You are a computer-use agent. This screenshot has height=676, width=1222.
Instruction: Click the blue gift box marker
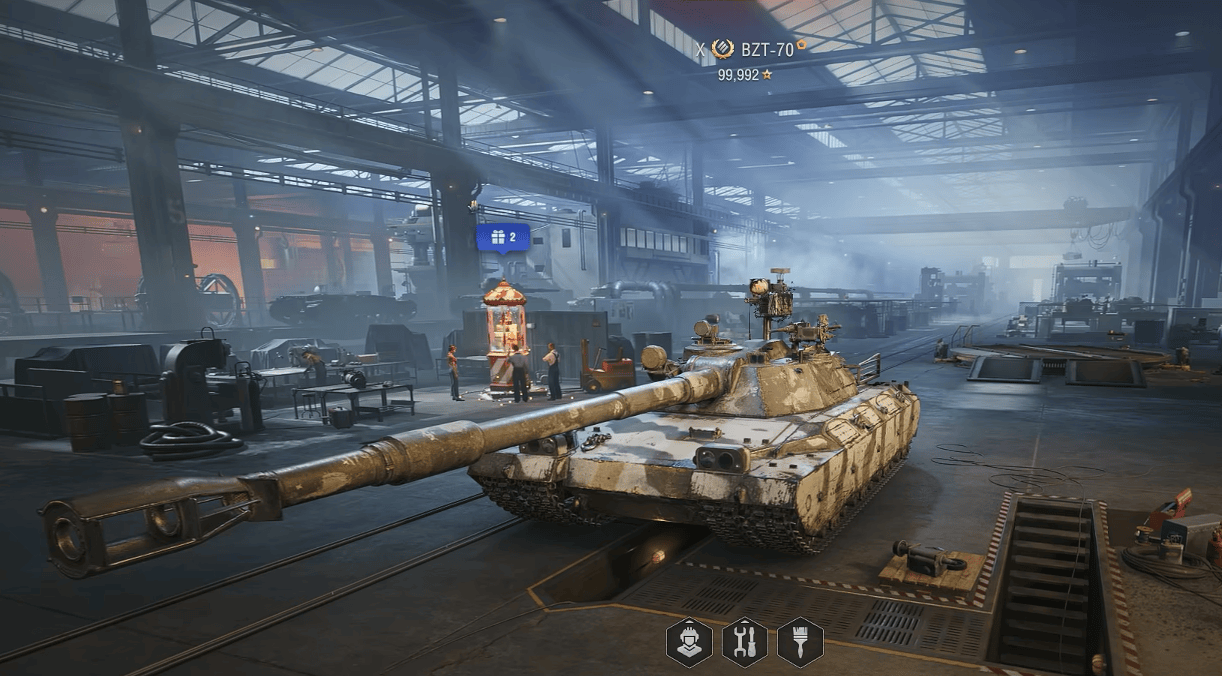coord(502,237)
